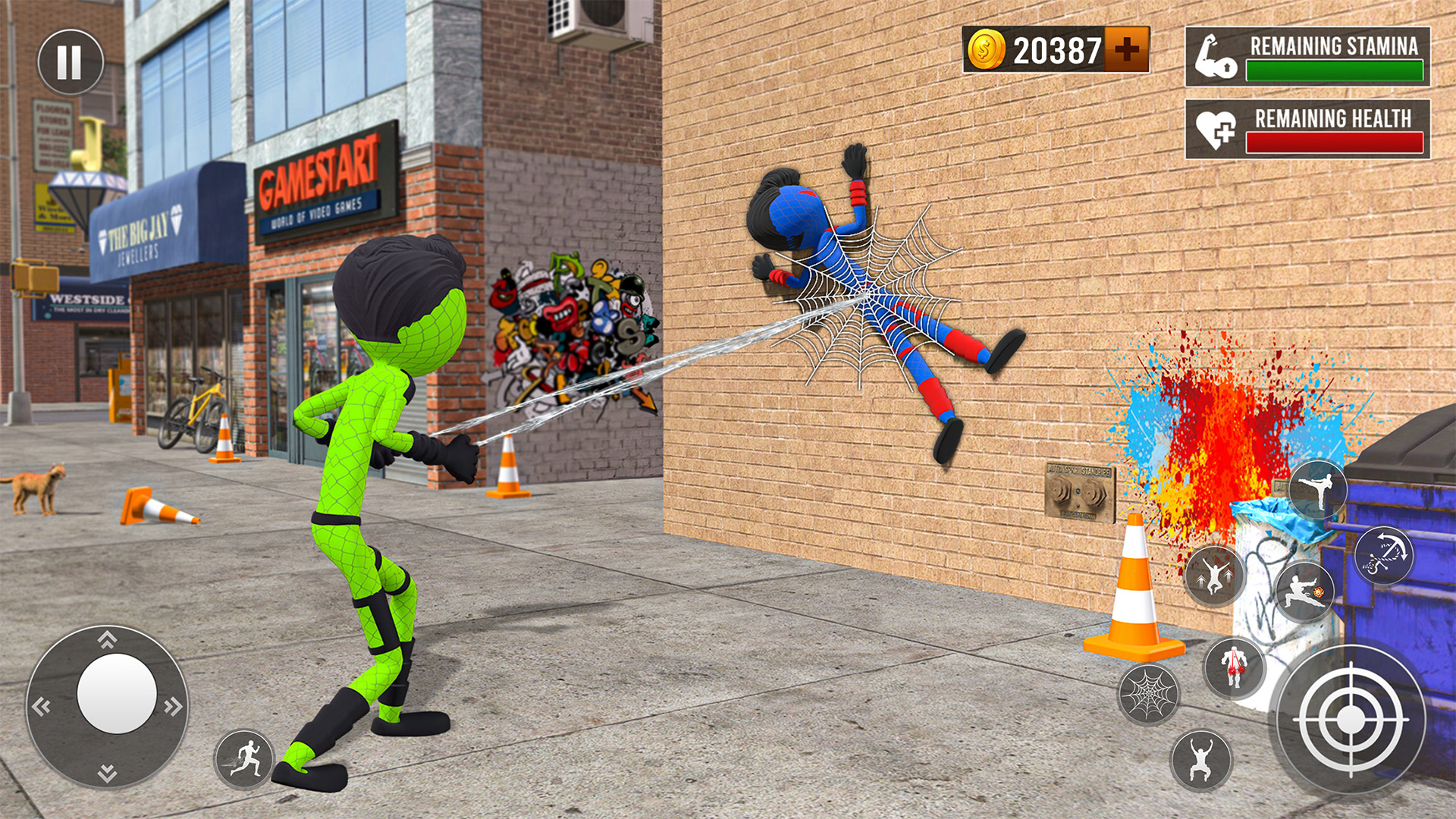Click the green Remaining Stamina bar

click(1335, 71)
